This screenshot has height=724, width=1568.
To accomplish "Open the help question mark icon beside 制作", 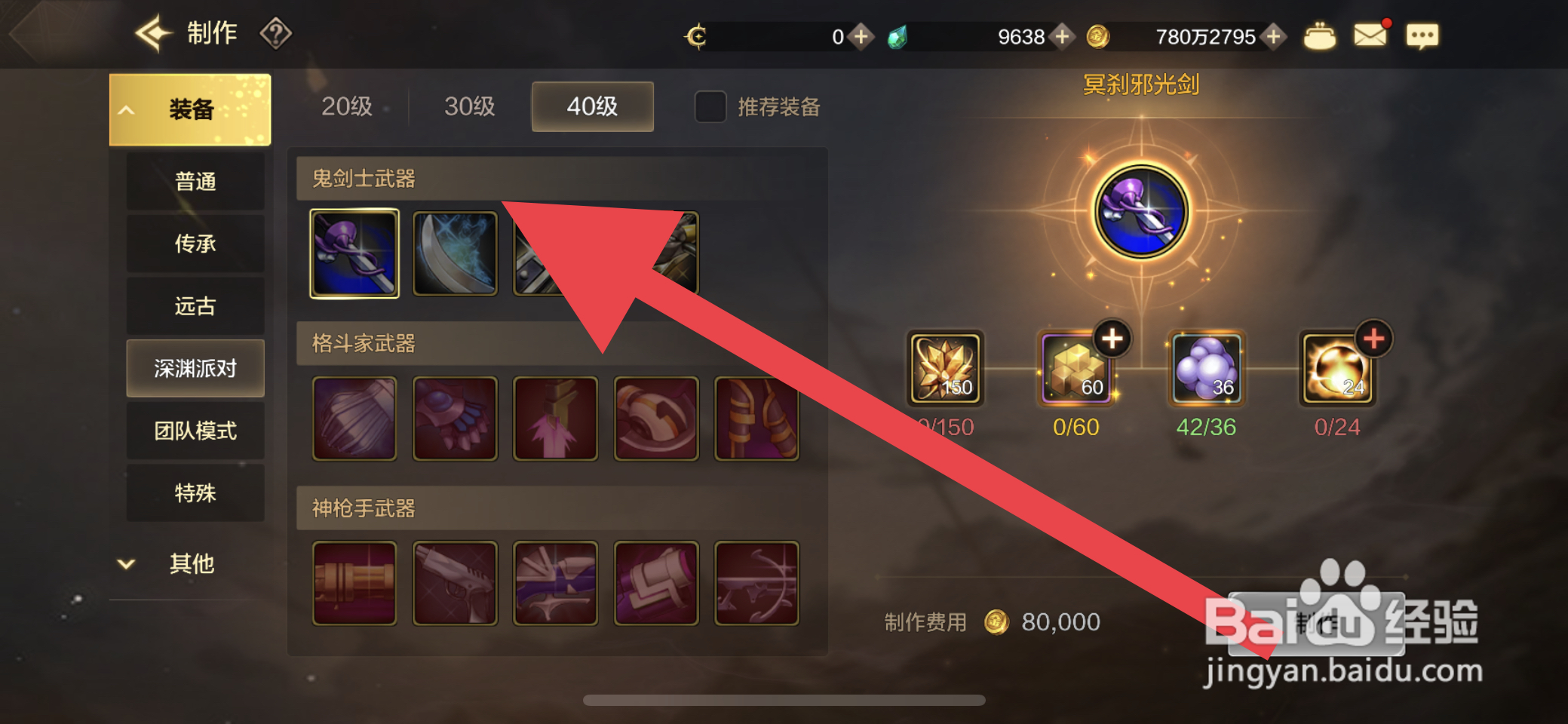I will tap(277, 33).
